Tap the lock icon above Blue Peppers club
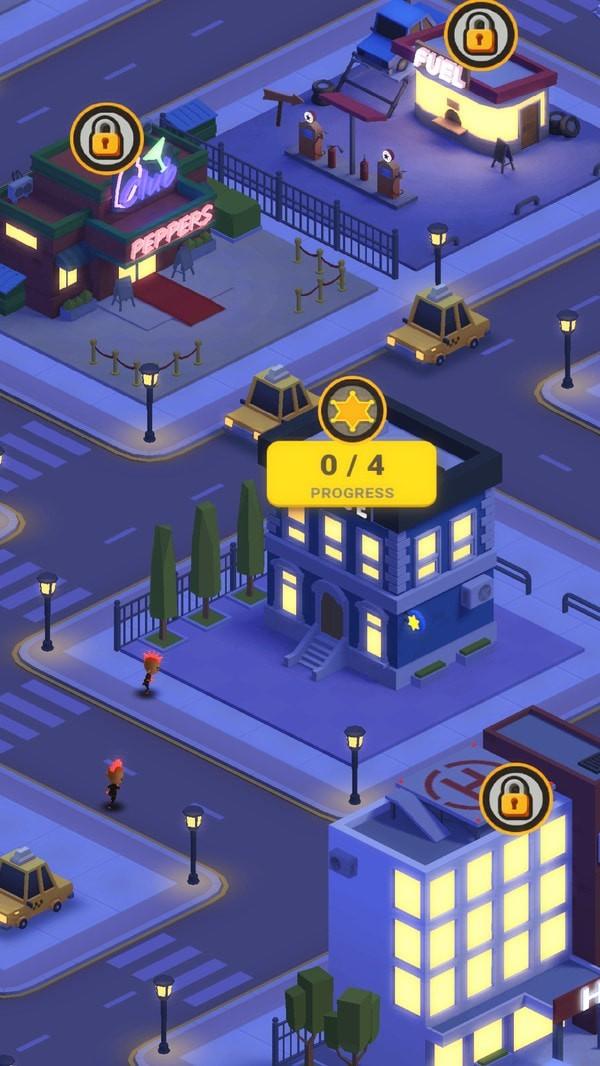The image size is (600, 1066). 106,139
